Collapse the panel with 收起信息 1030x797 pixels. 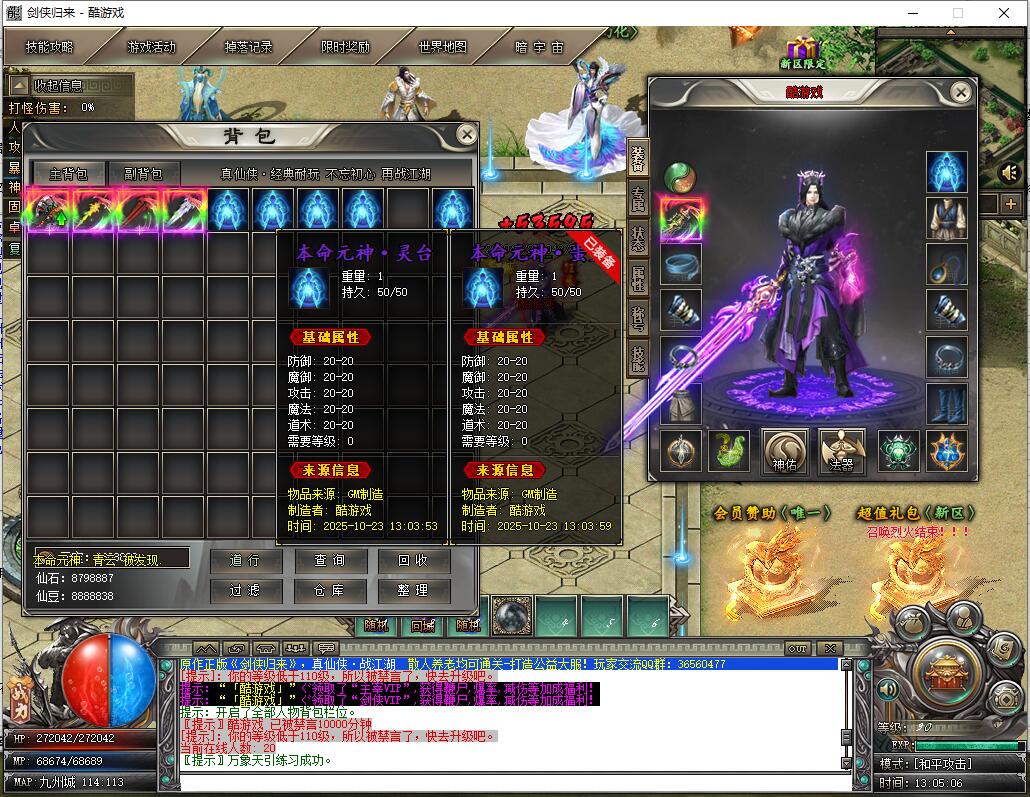pos(58,86)
